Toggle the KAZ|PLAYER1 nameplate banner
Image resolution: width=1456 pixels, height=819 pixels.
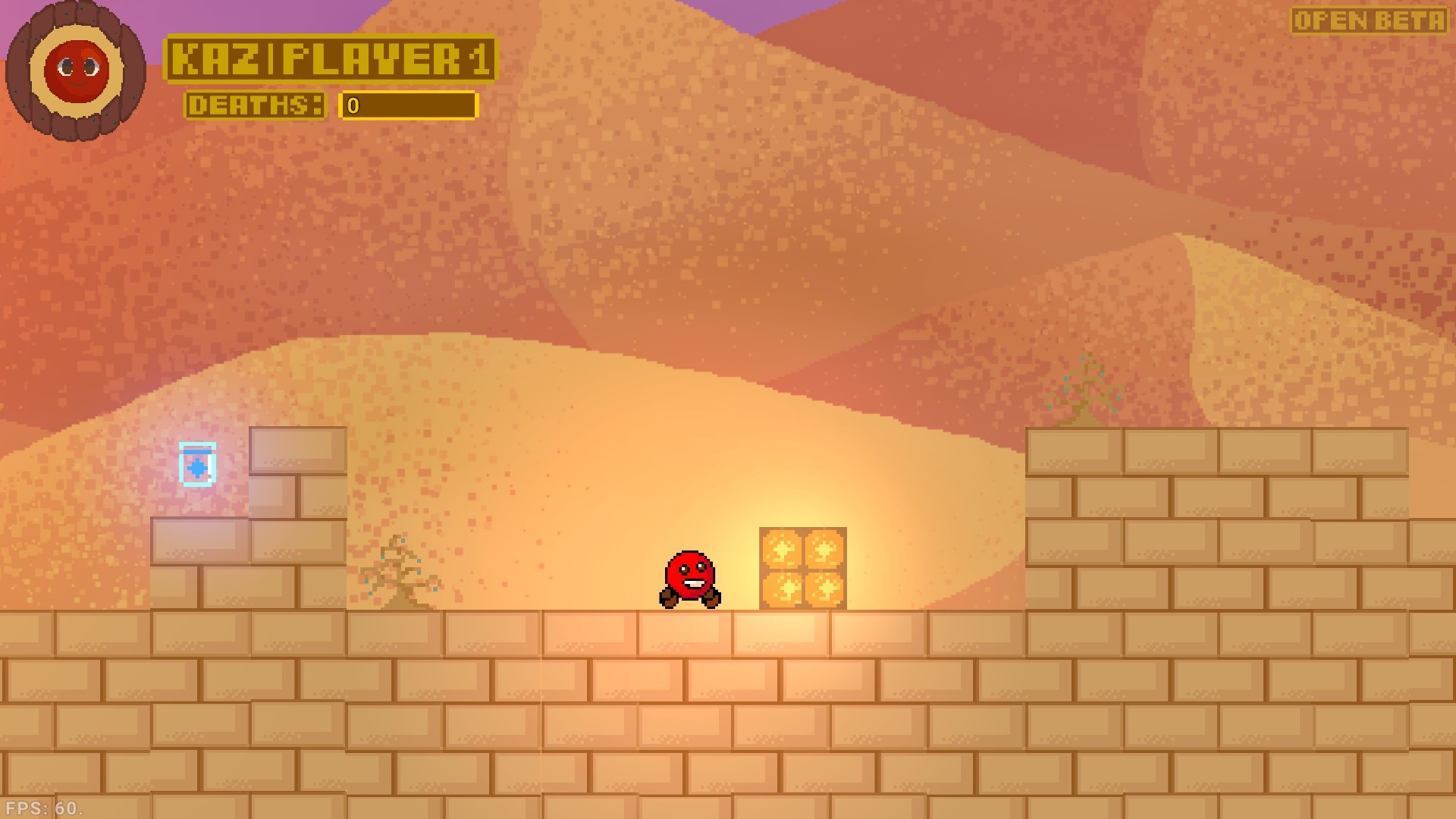(332, 57)
